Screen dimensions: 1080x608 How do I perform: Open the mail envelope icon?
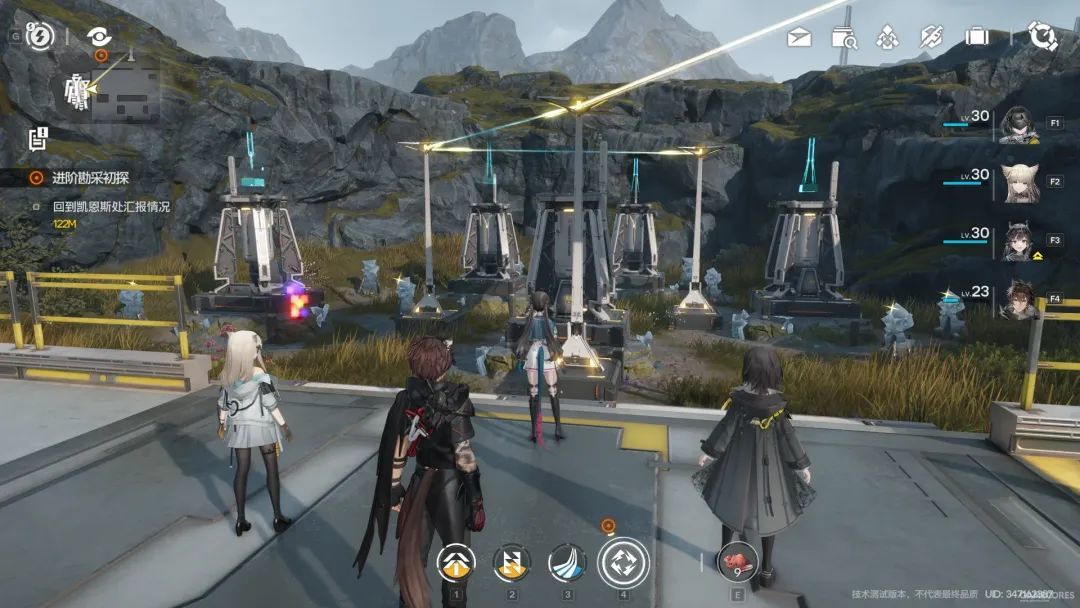tap(798, 38)
